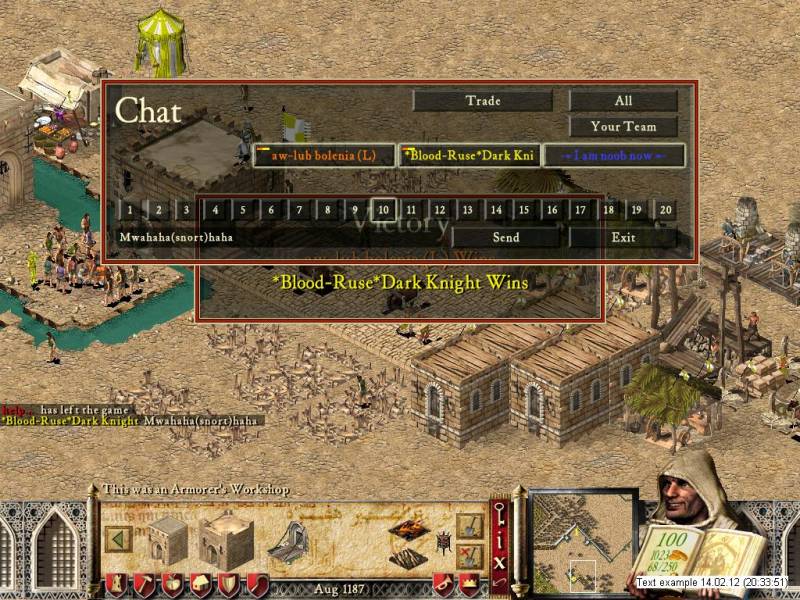
Task: Choose taunt number 20
Action: (665, 210)
